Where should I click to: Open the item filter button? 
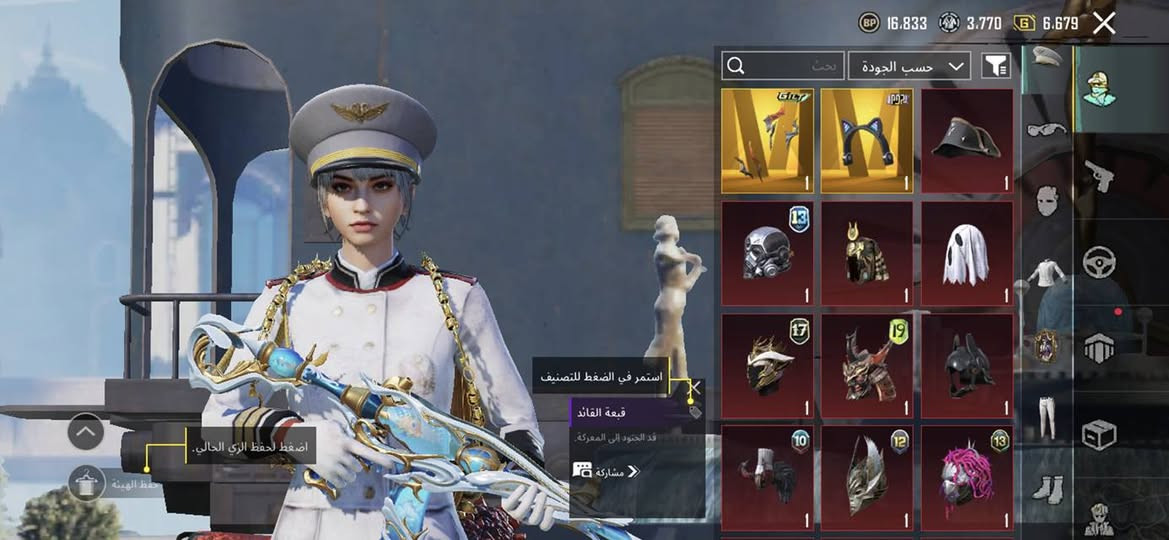[995, 66]
